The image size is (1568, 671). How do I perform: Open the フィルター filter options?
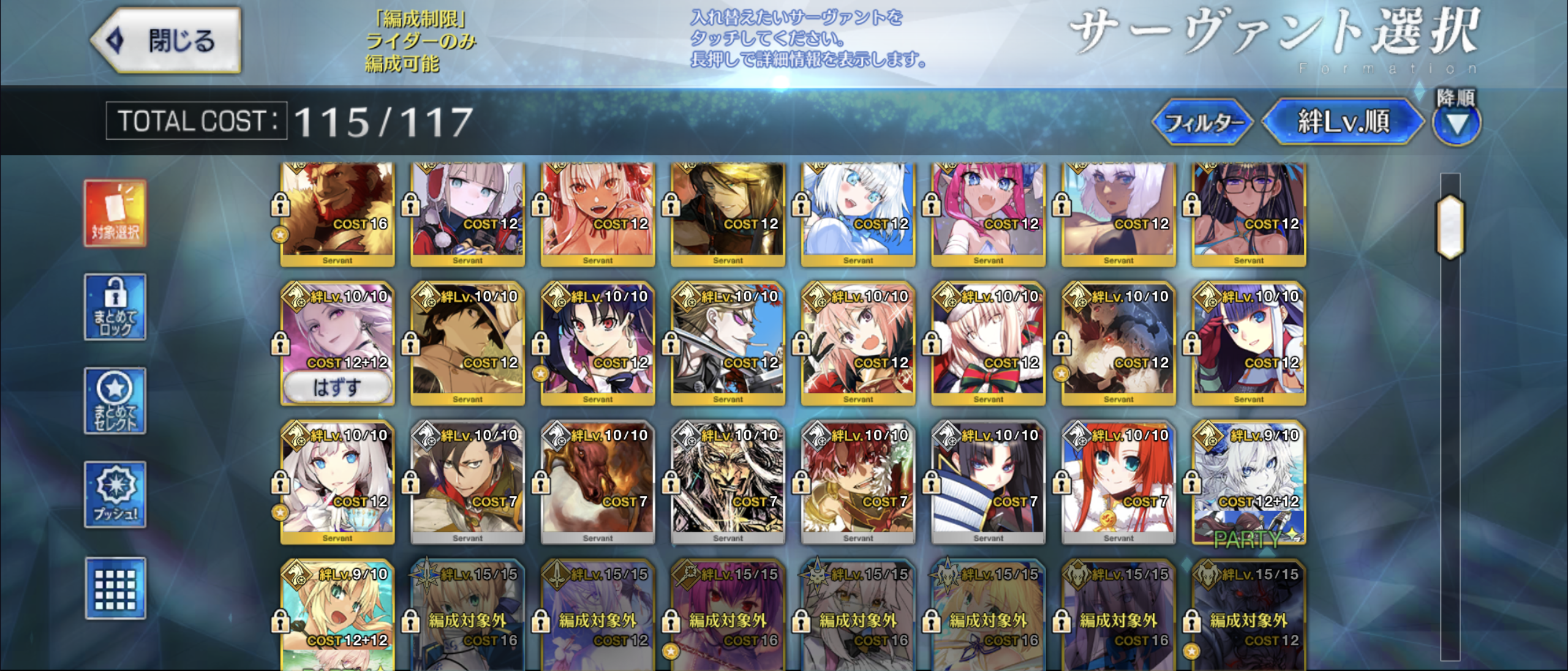click(1202, 122)
